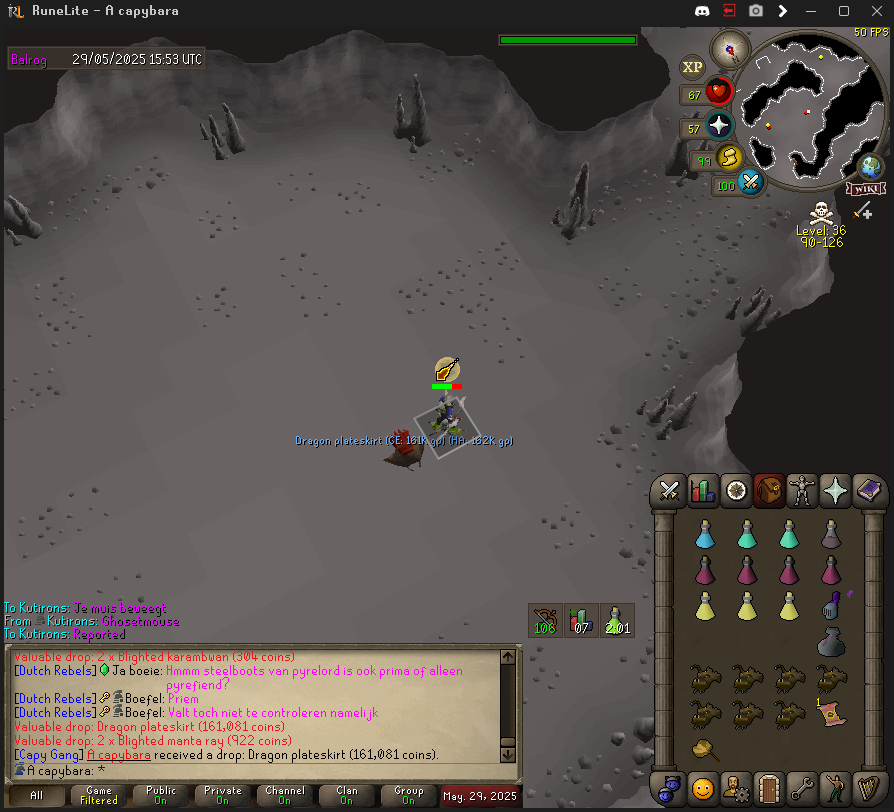Viewport: 894px width, 812px height.
Task: Click the Wiki lookup banner
Action: click(x=865, y=188)
